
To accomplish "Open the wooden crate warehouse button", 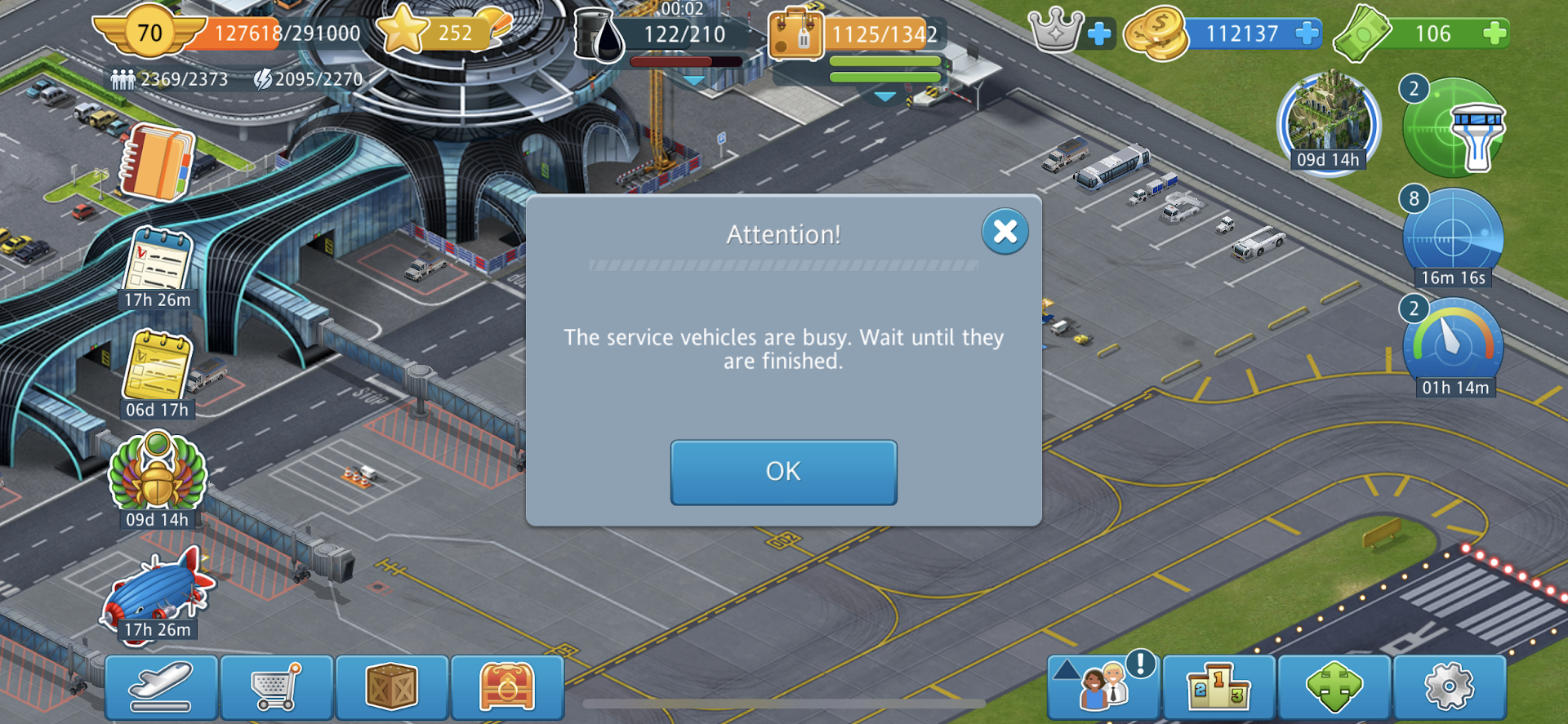I will pos(392,687).
